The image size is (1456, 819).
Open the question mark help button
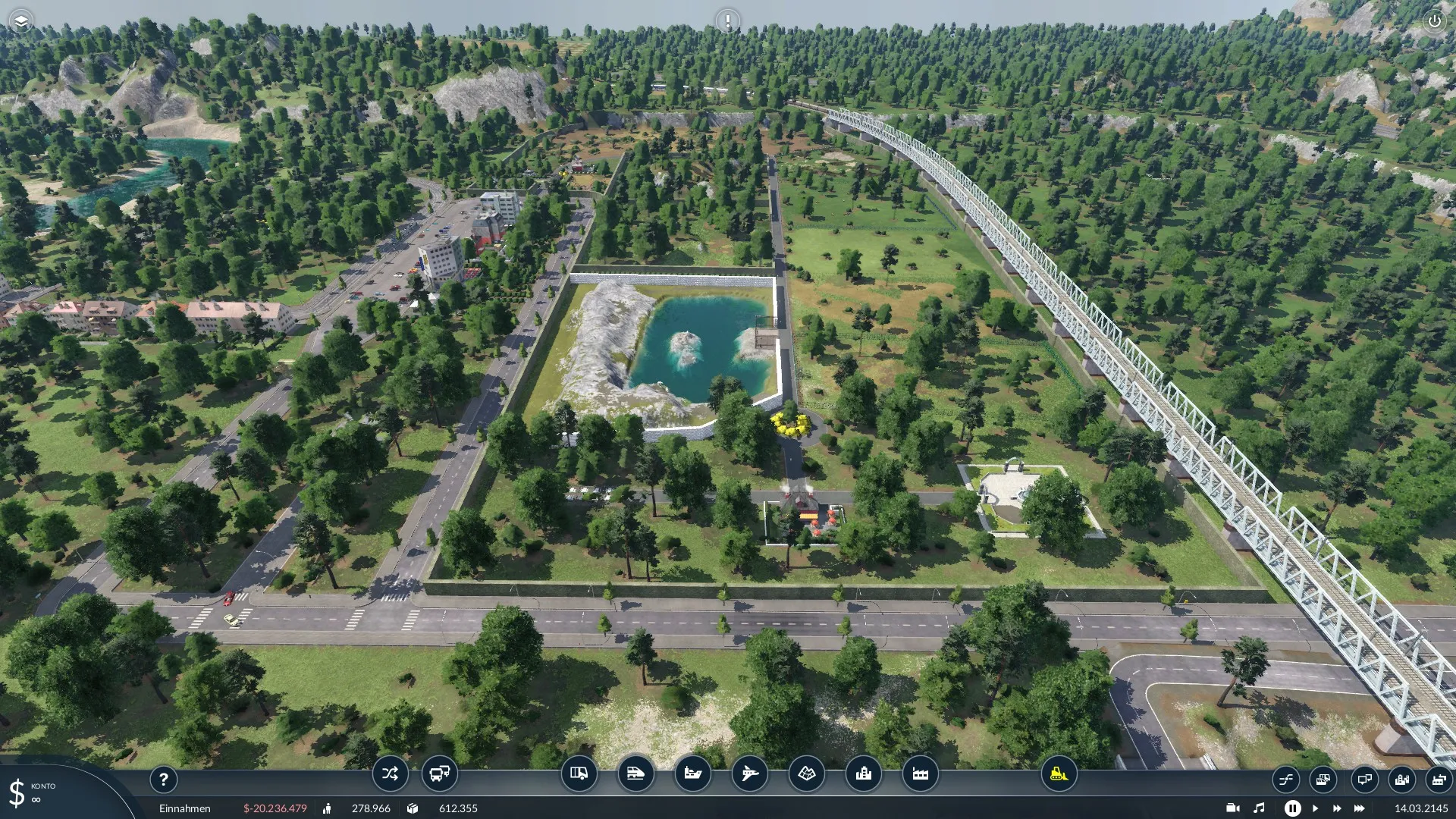pos(163,779)
